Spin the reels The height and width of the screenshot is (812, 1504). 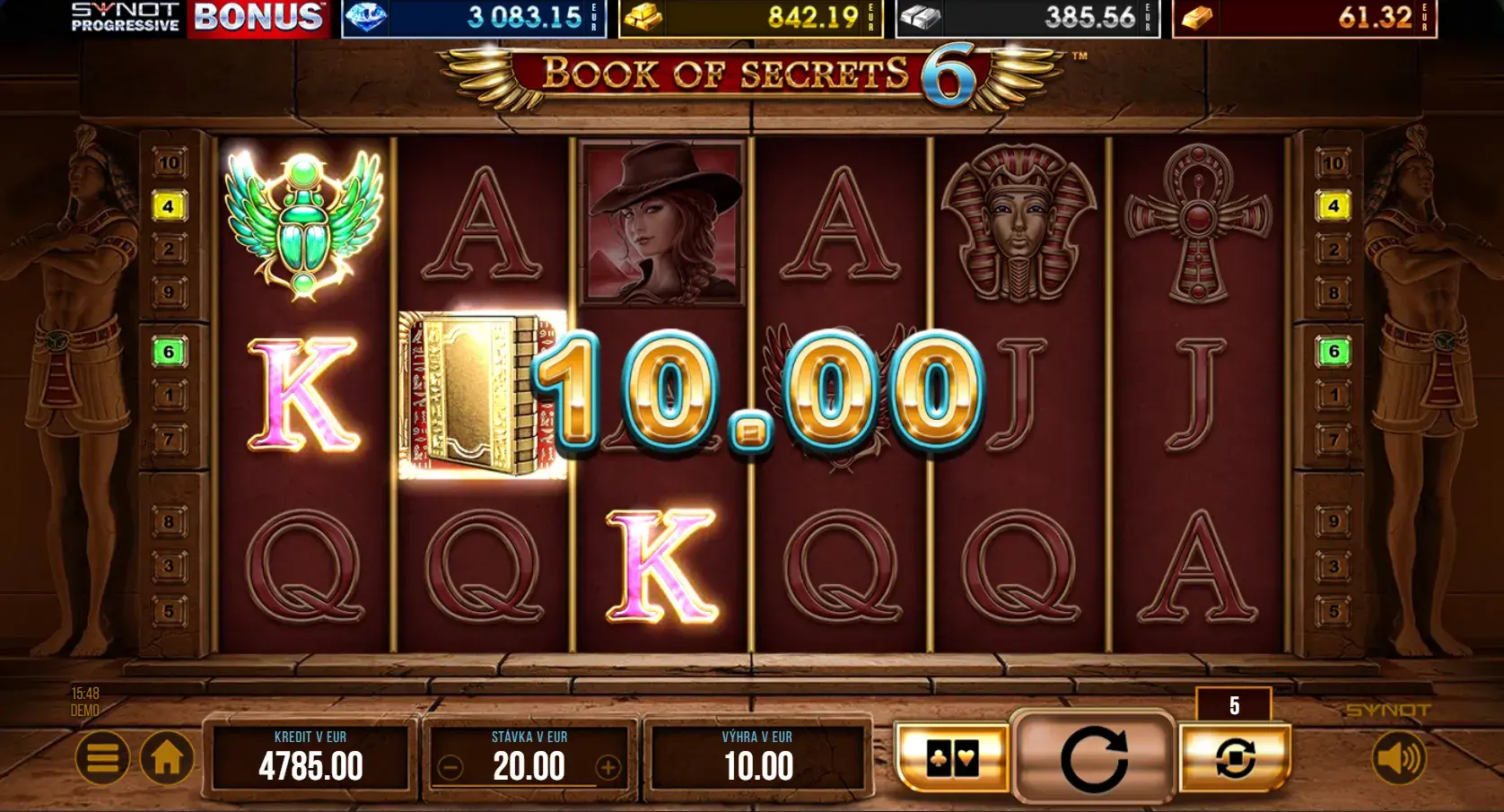click(1094, 759)
